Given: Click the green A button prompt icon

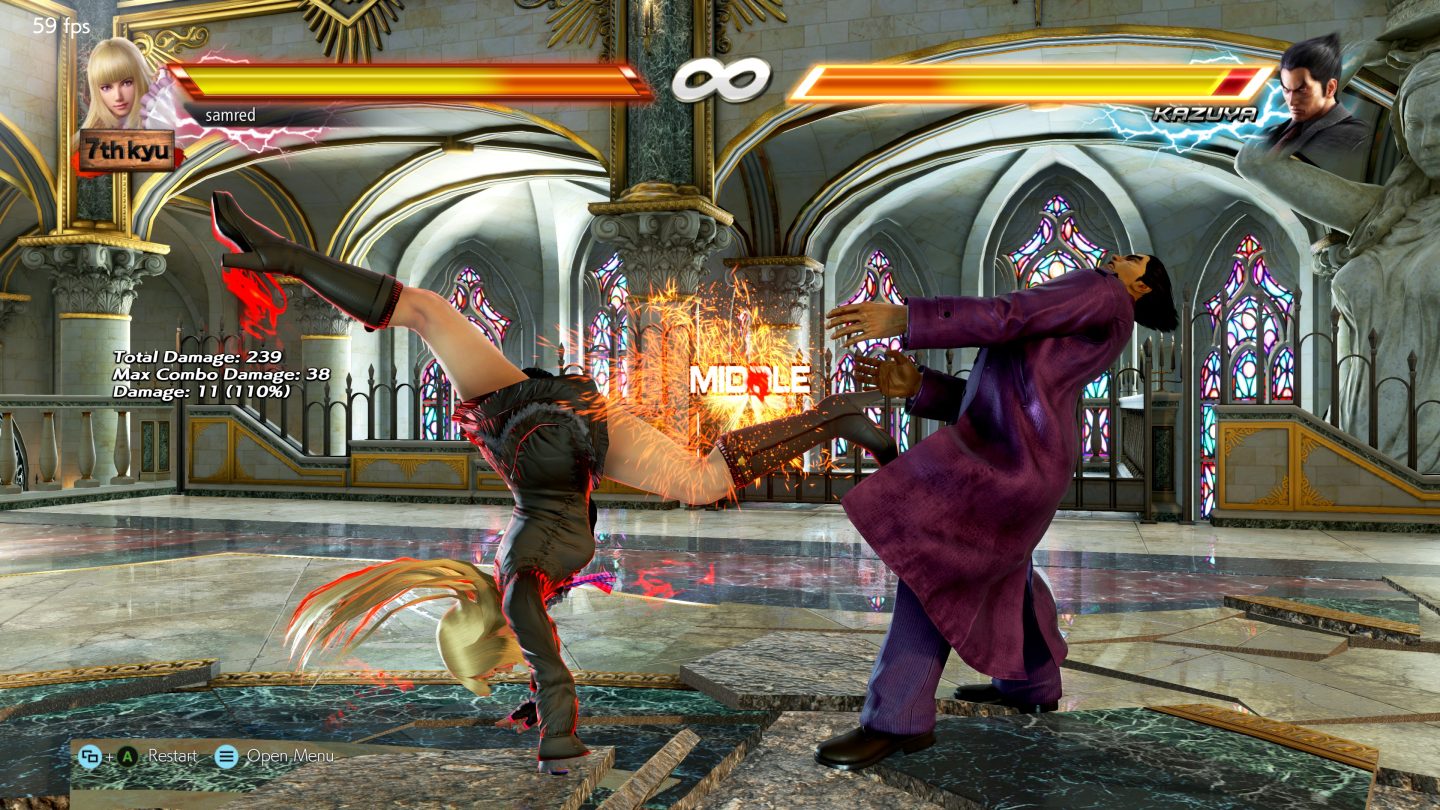Looking at the screenshot, I should [127, 758].
